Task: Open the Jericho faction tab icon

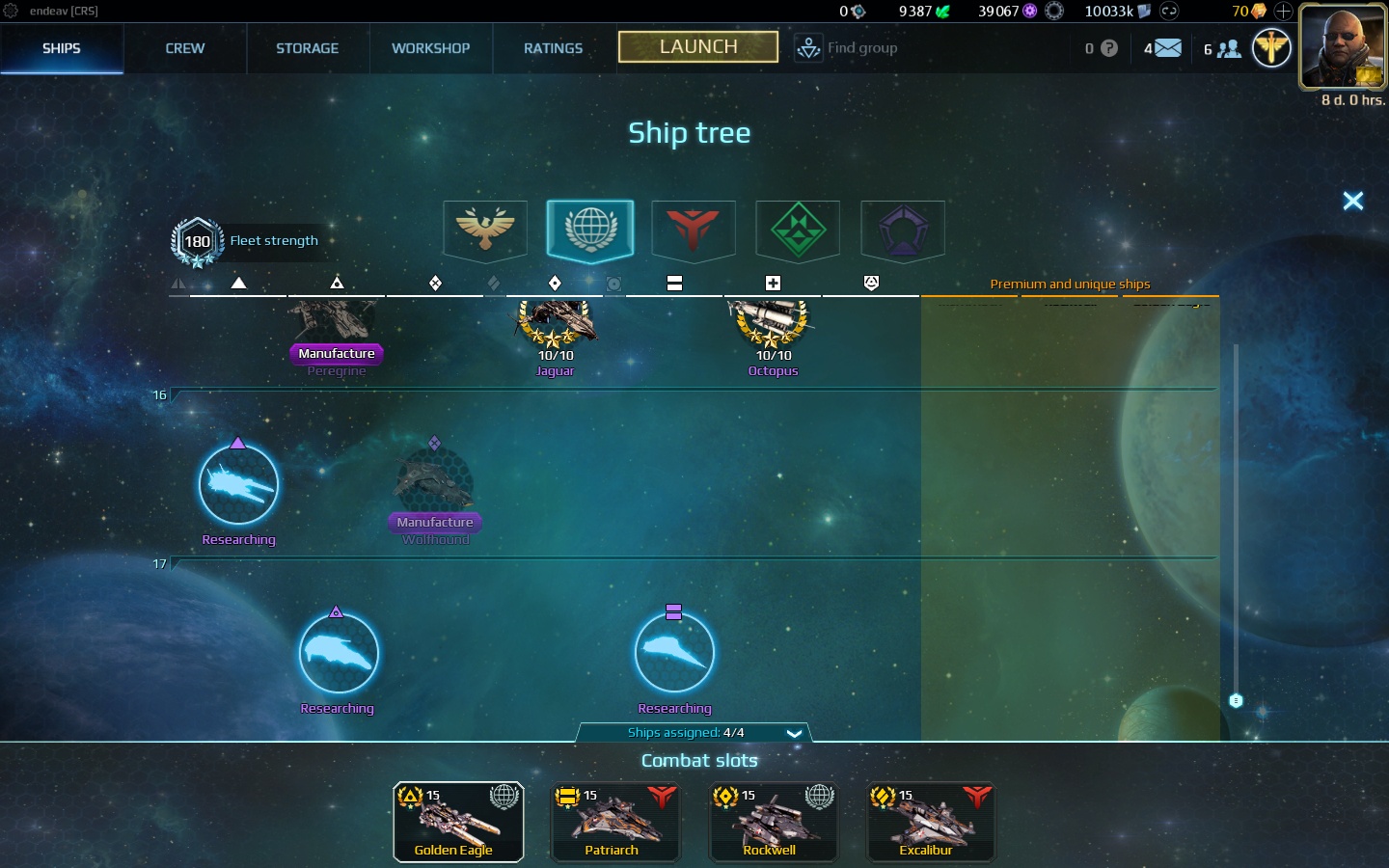Action: [694, 231]
